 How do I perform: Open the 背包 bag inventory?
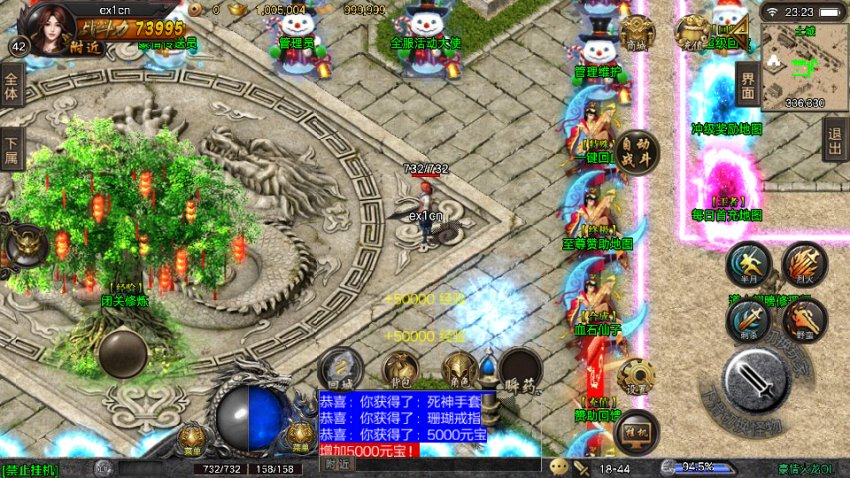point(400,369)
